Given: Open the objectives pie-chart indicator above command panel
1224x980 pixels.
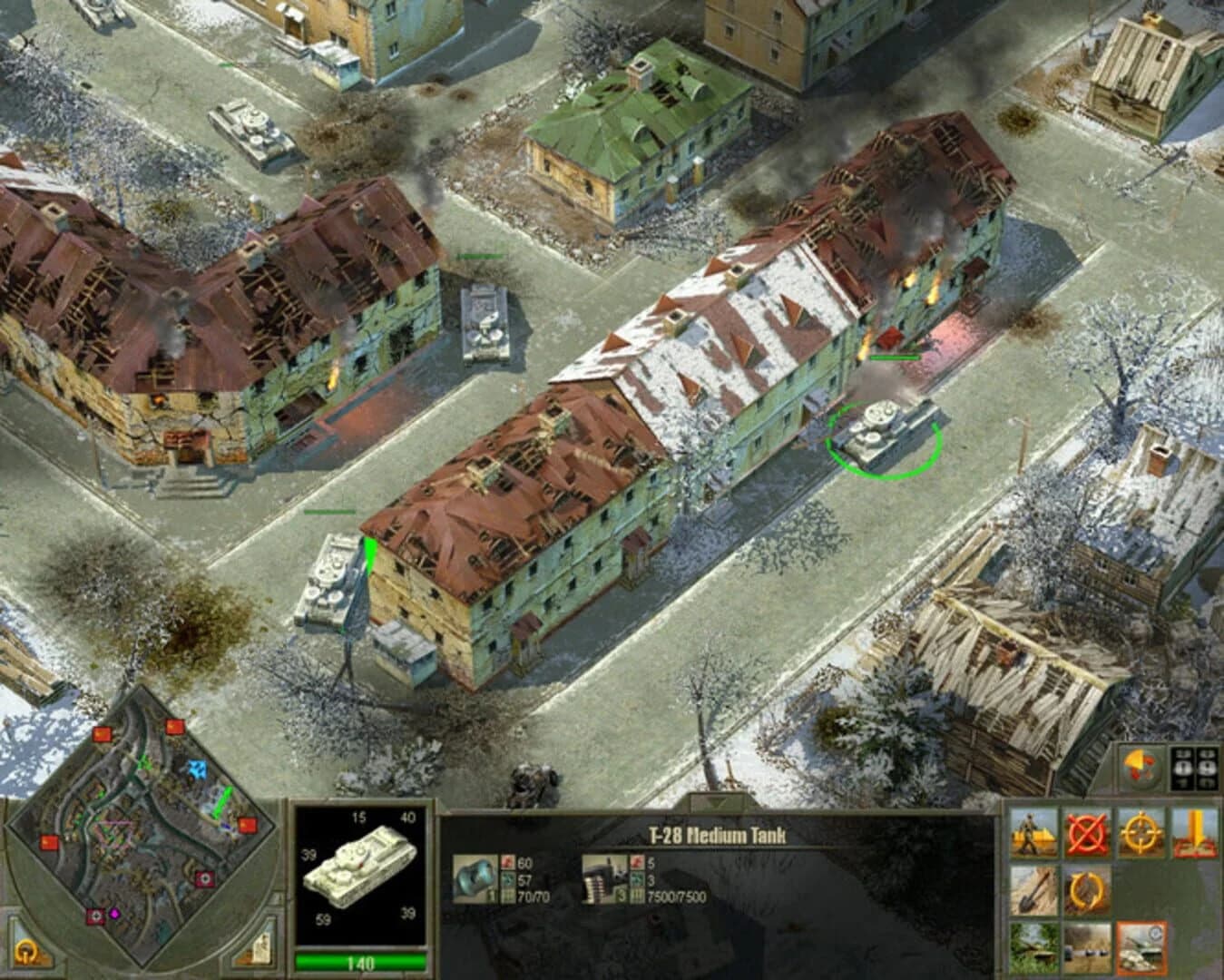Looking at the screenshot, I should pyautogui.click(x=1141, y=769).
